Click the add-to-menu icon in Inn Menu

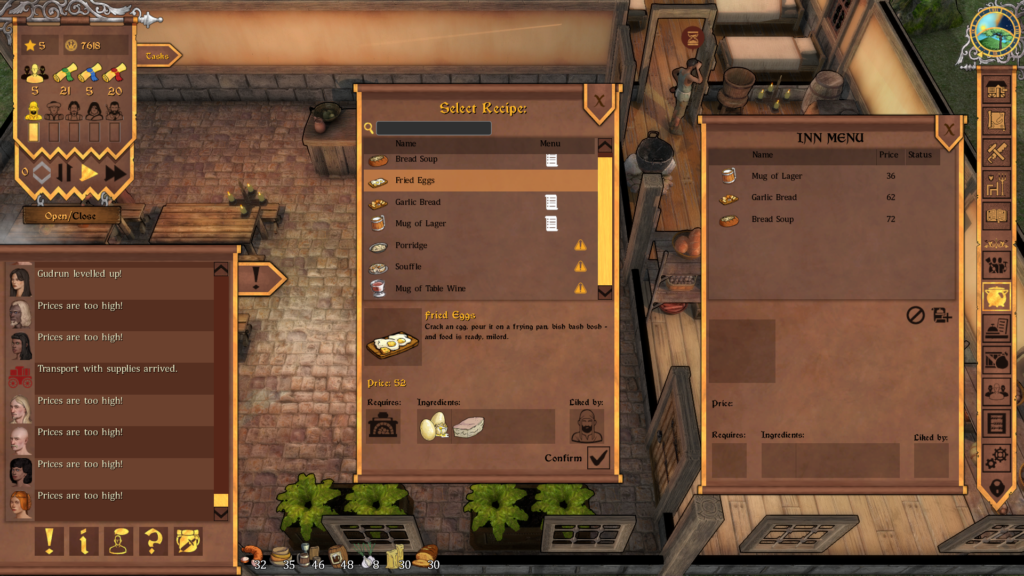[x=941, y=315]
